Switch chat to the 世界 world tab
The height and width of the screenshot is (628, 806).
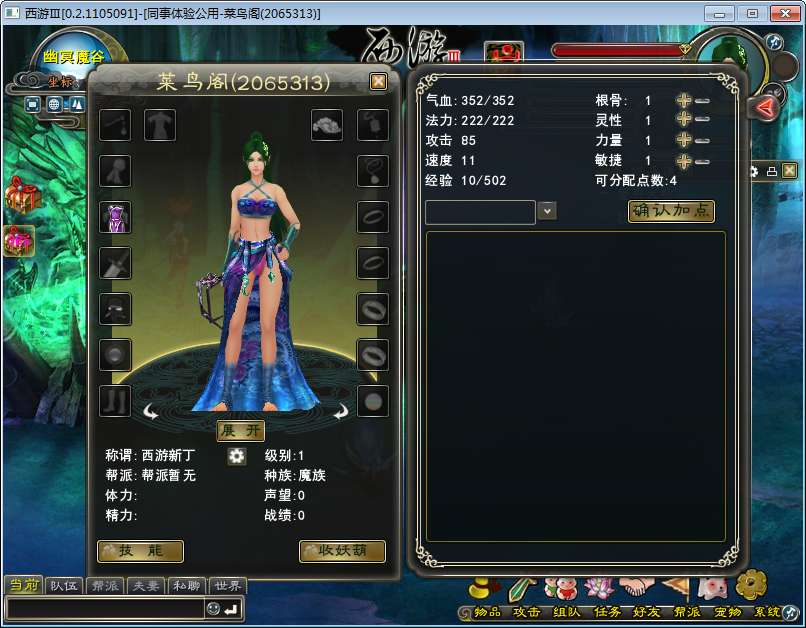coord(227,586)
